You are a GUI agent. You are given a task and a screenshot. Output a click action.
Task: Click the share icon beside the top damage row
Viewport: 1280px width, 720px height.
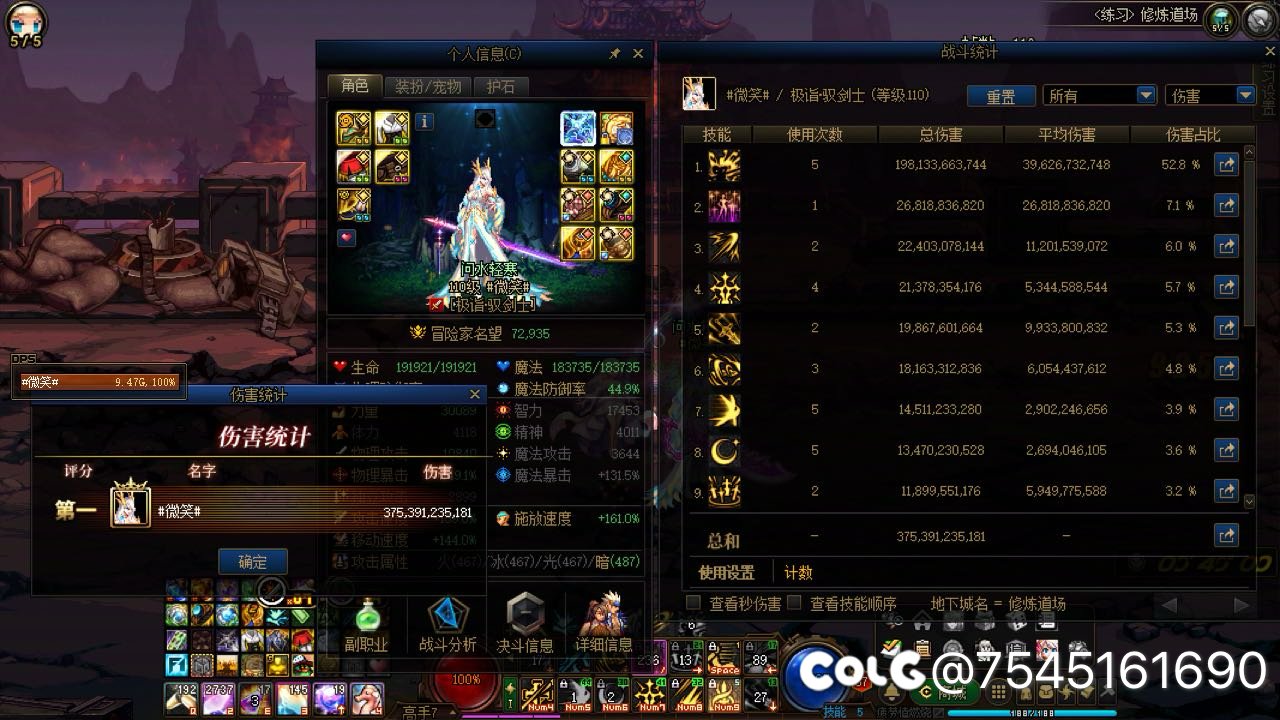pos(1227,164)
